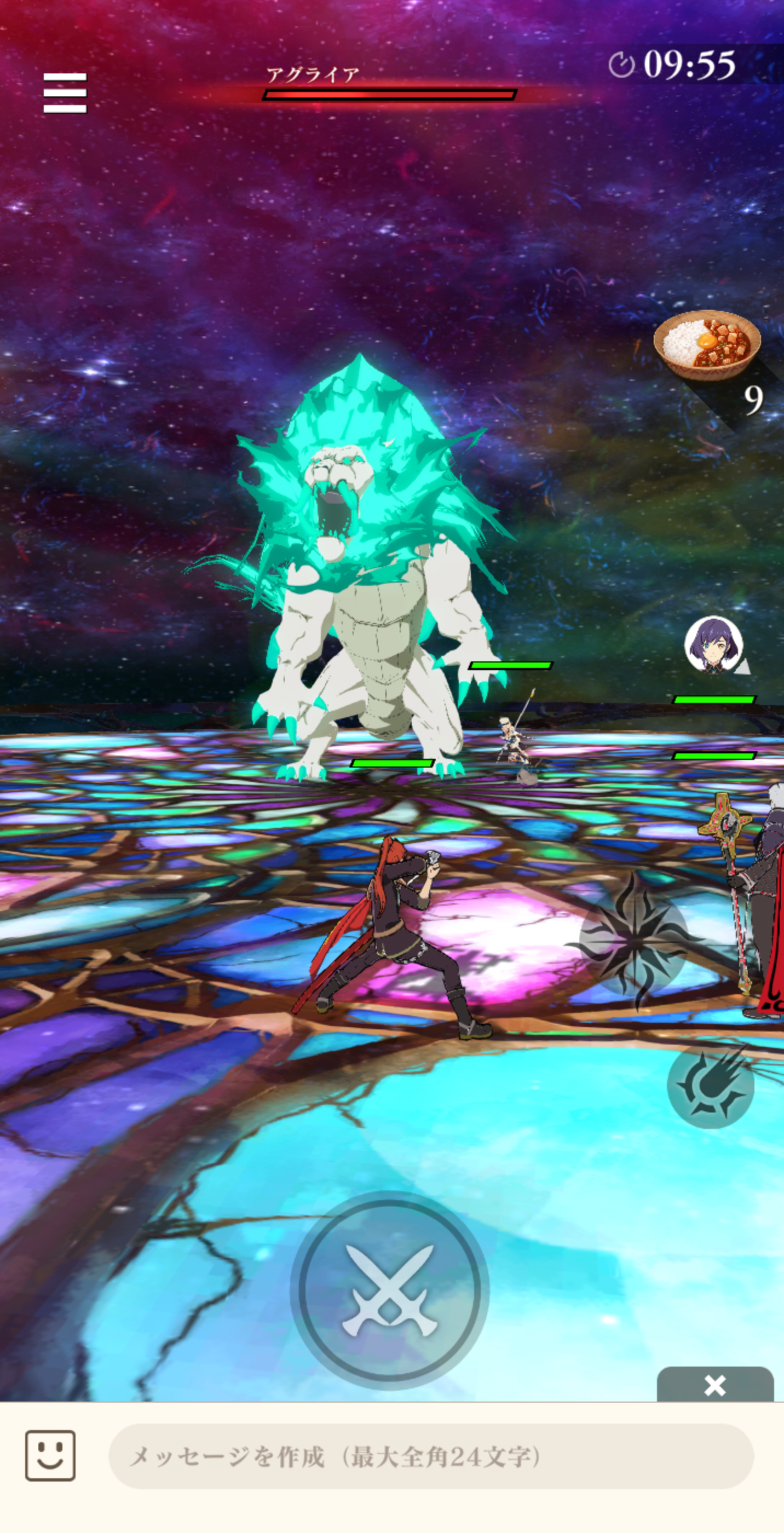
Task: Trigger the claw slash skill icon
Action: 711,1085
